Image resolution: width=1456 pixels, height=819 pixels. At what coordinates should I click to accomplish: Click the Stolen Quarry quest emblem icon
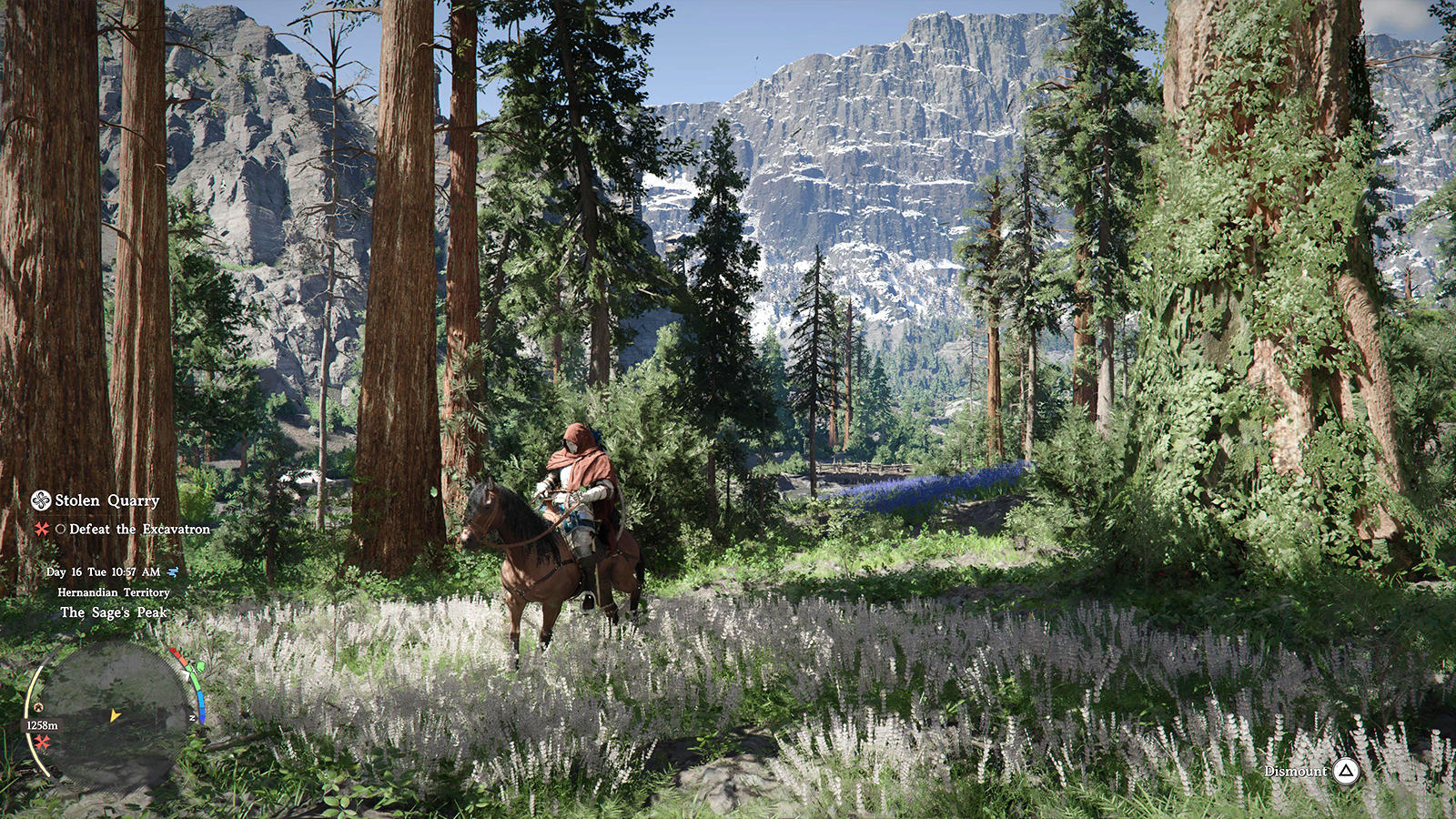[x=41, y=500]
